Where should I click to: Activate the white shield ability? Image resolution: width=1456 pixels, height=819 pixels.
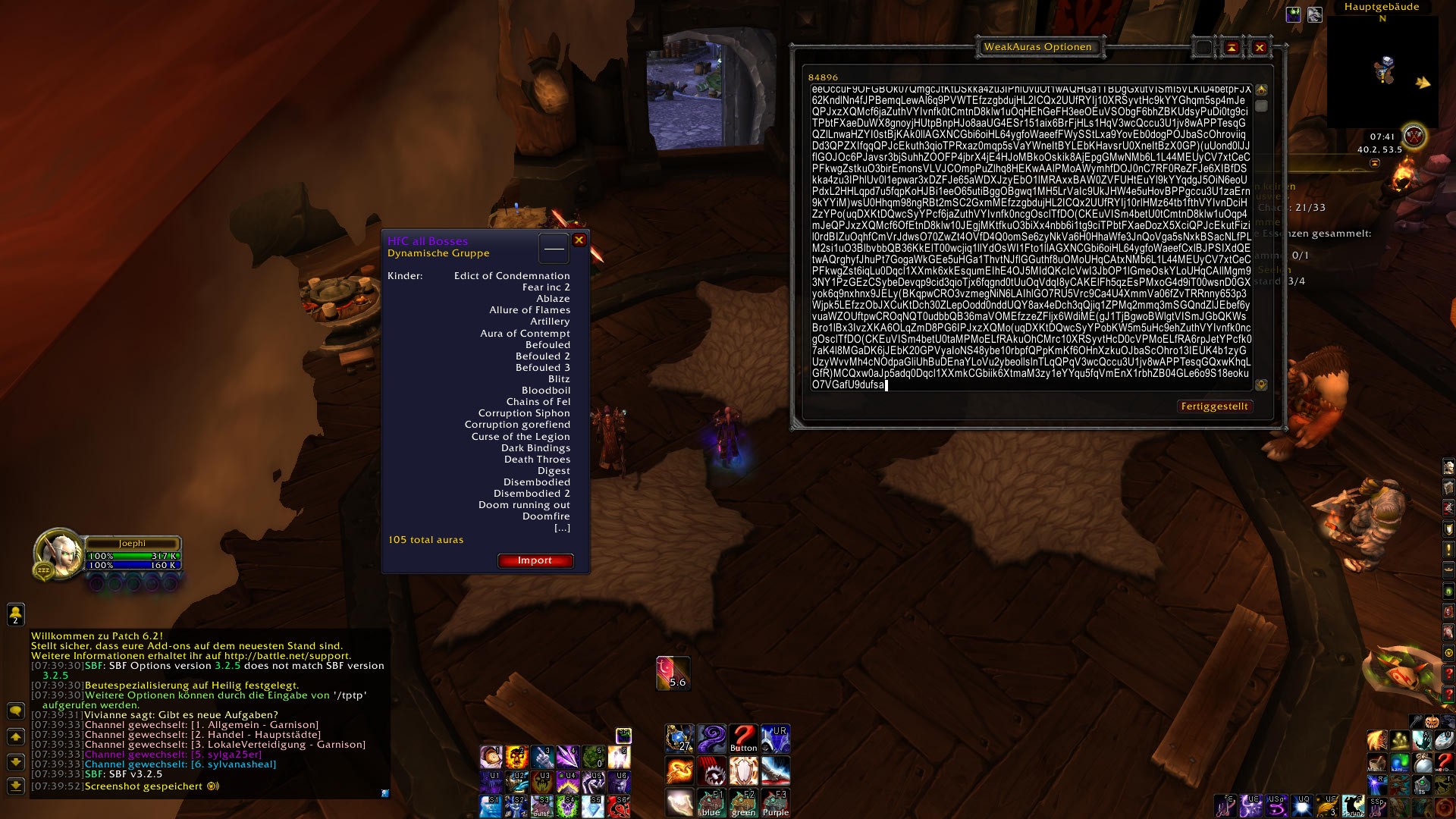coord(743,770)
